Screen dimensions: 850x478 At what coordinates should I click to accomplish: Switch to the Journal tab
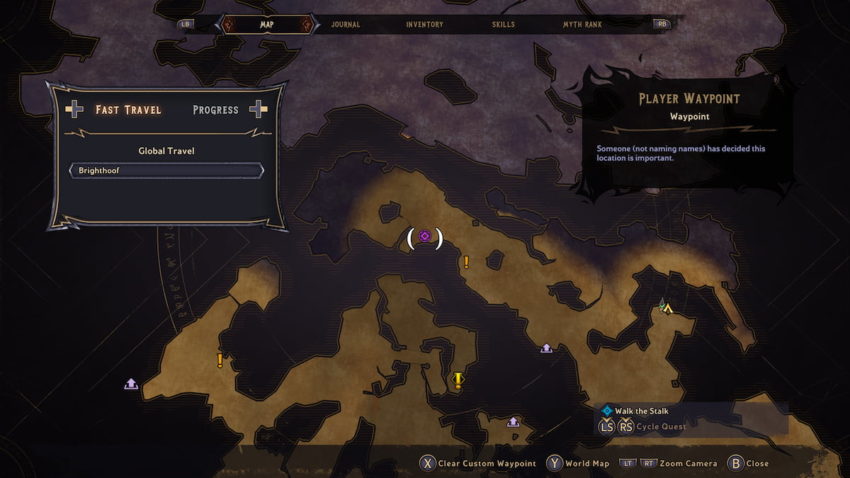coord(344,24)
